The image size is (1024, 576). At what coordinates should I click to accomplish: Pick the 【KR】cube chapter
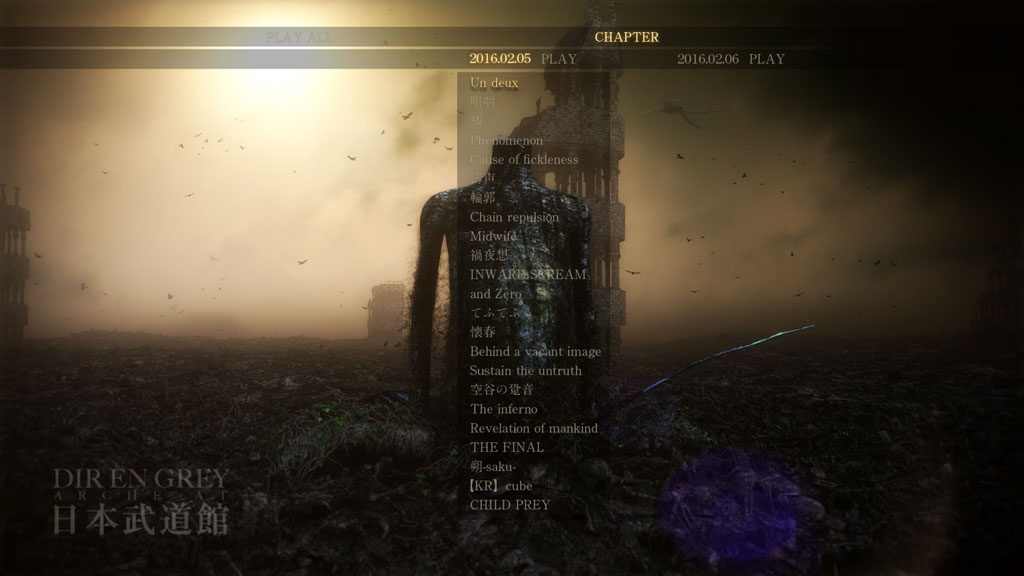[501, 486]
